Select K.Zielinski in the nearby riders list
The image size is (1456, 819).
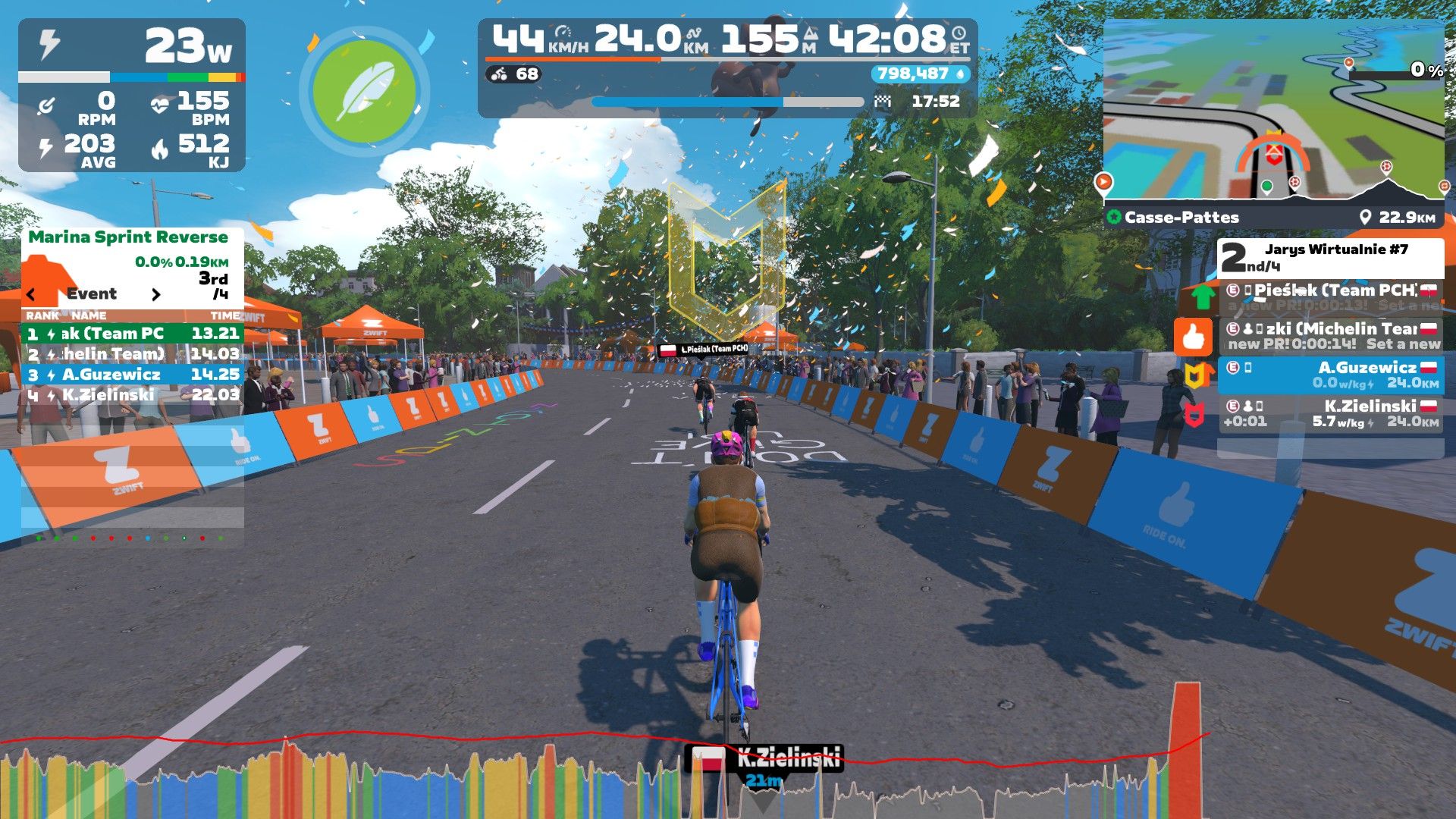click(x=1331, y=413)
